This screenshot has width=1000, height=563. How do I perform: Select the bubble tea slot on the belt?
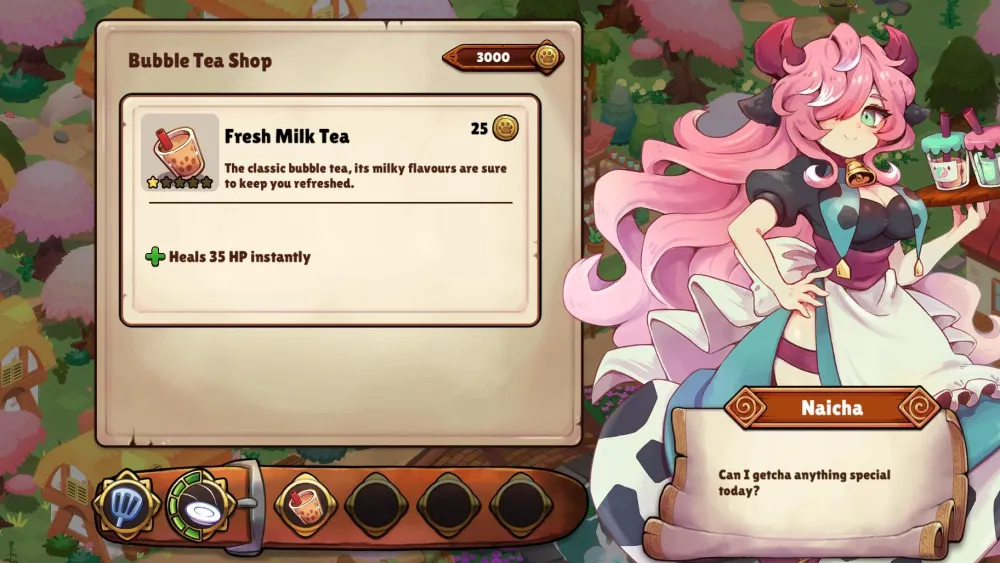(304, 504)
